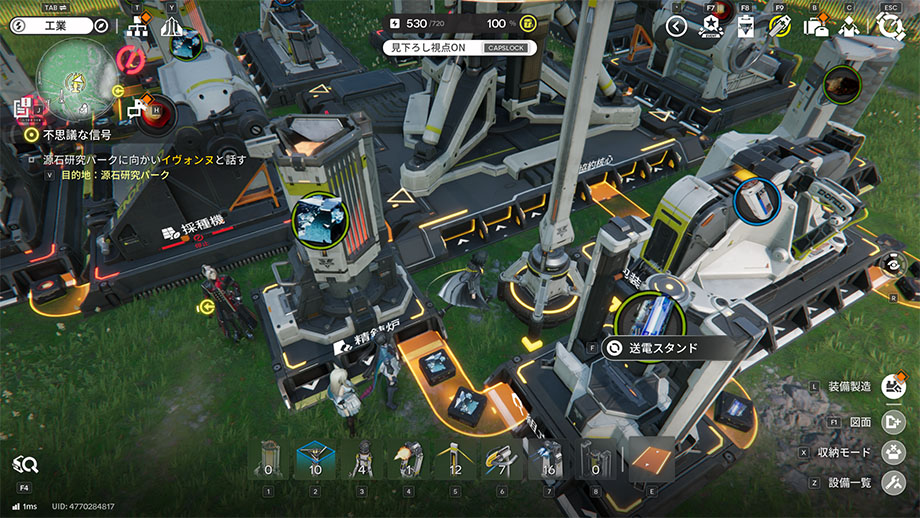Click the back arrow circle button
The image size is (920, 518).
pos(676,26)
